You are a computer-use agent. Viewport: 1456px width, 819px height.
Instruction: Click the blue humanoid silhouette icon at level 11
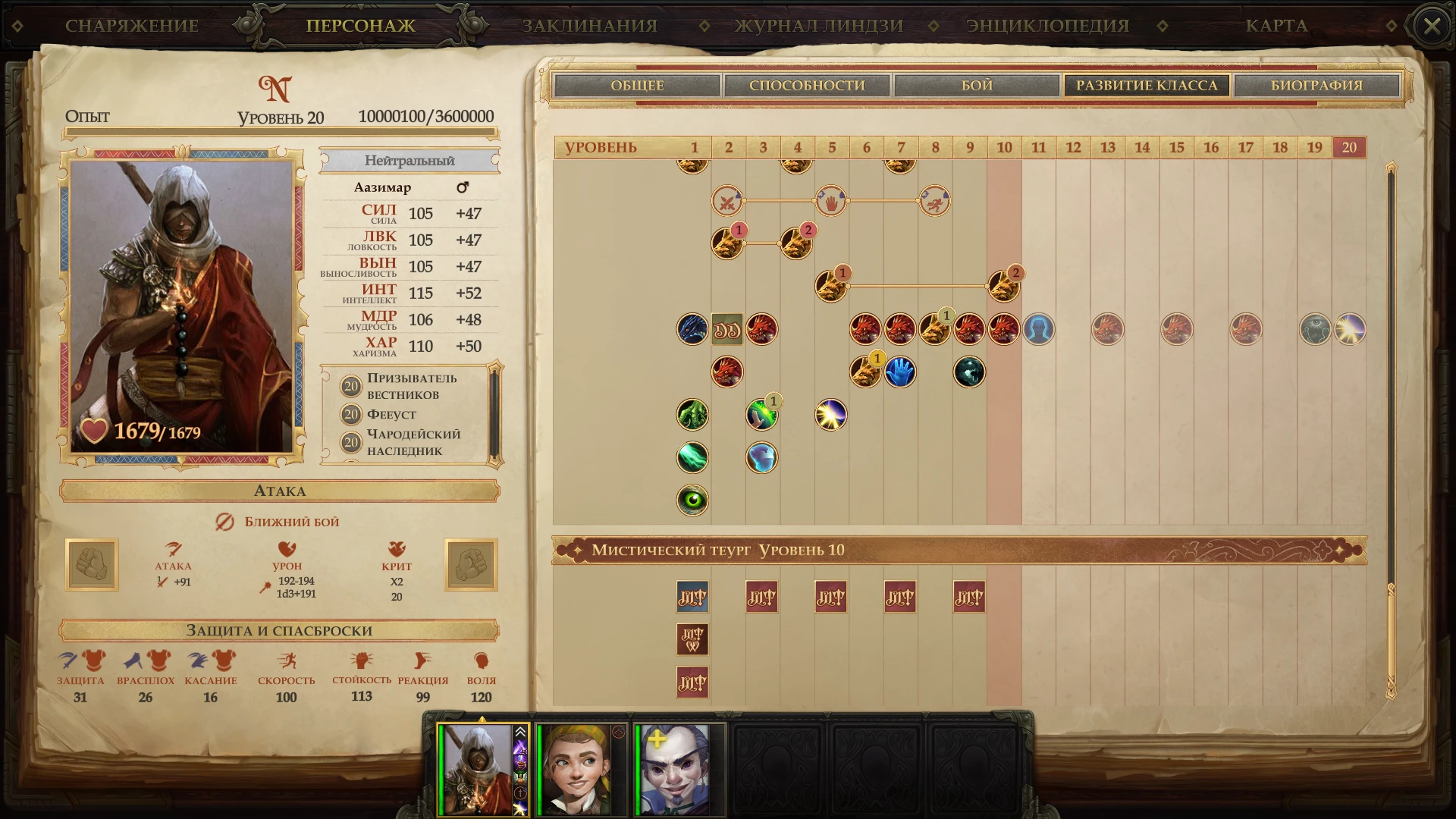click(1039, 329)
